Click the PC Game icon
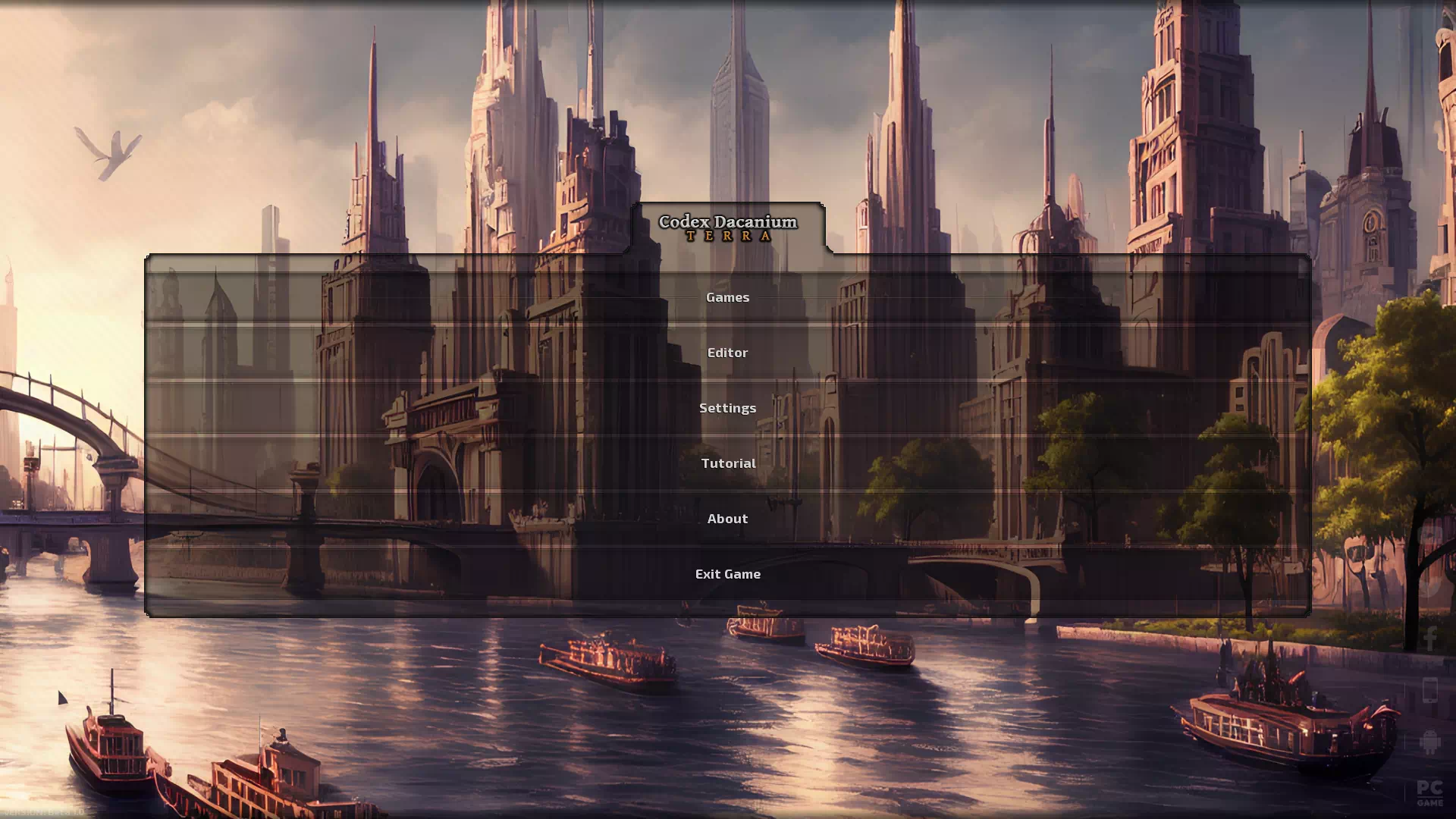This screenshot has width=1456, height=819. click(1430, 792)
